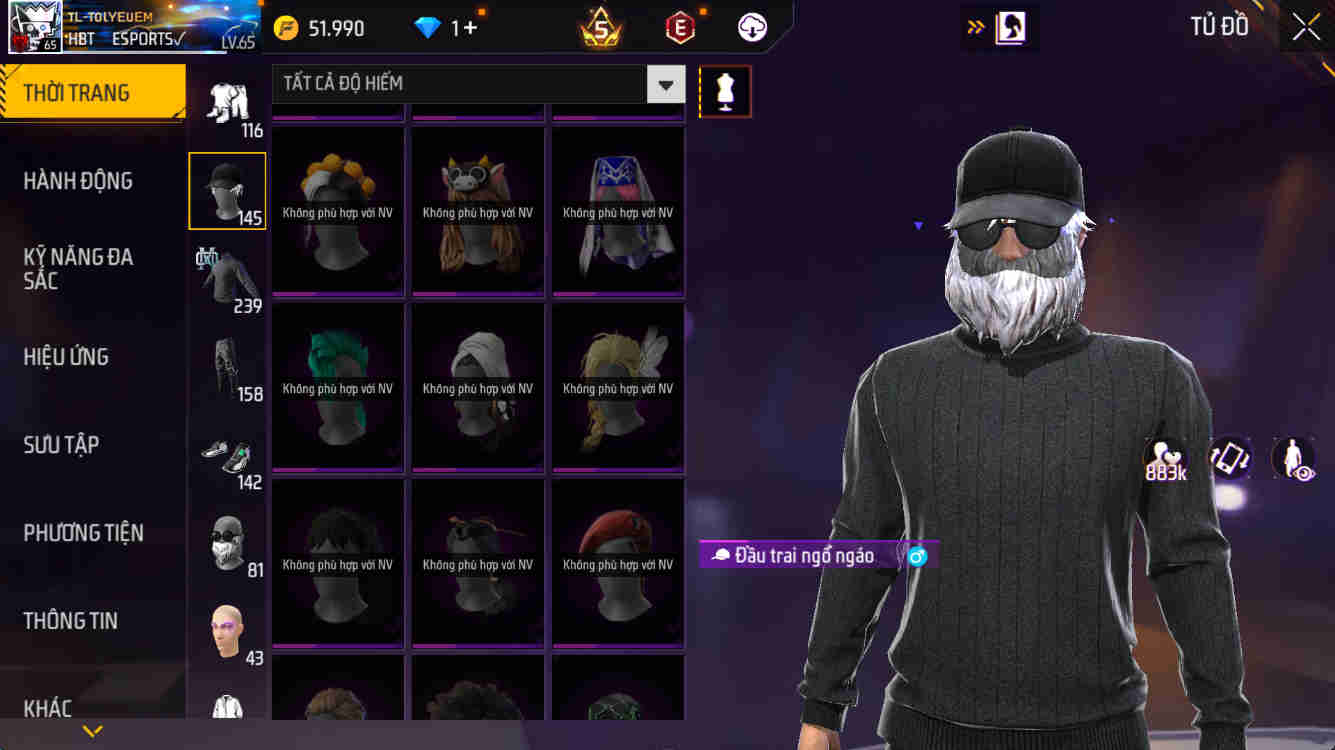
Task: Like the outfit via the 883k hearts icon
Action: pos(1164,455)
